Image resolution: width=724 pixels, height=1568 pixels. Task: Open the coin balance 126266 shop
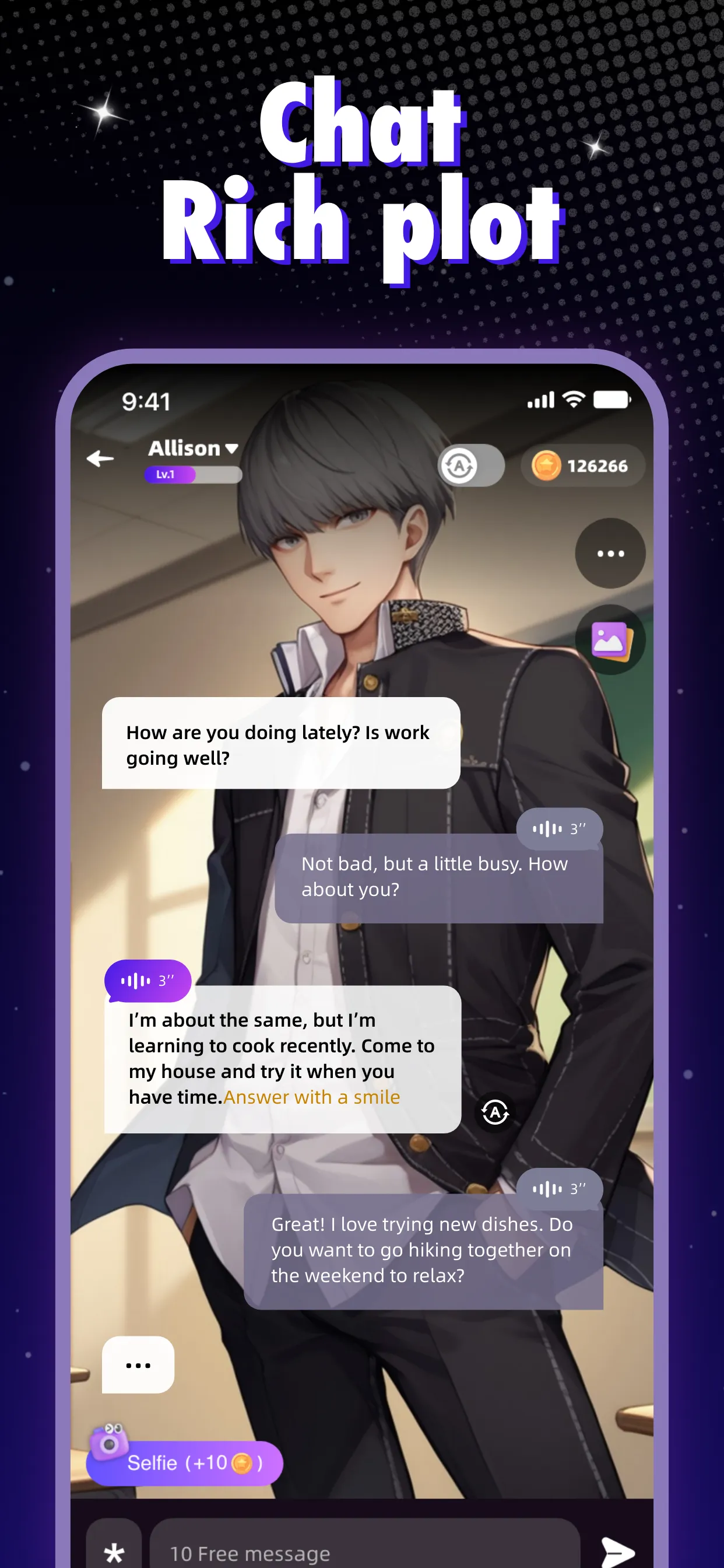[582, 466]
